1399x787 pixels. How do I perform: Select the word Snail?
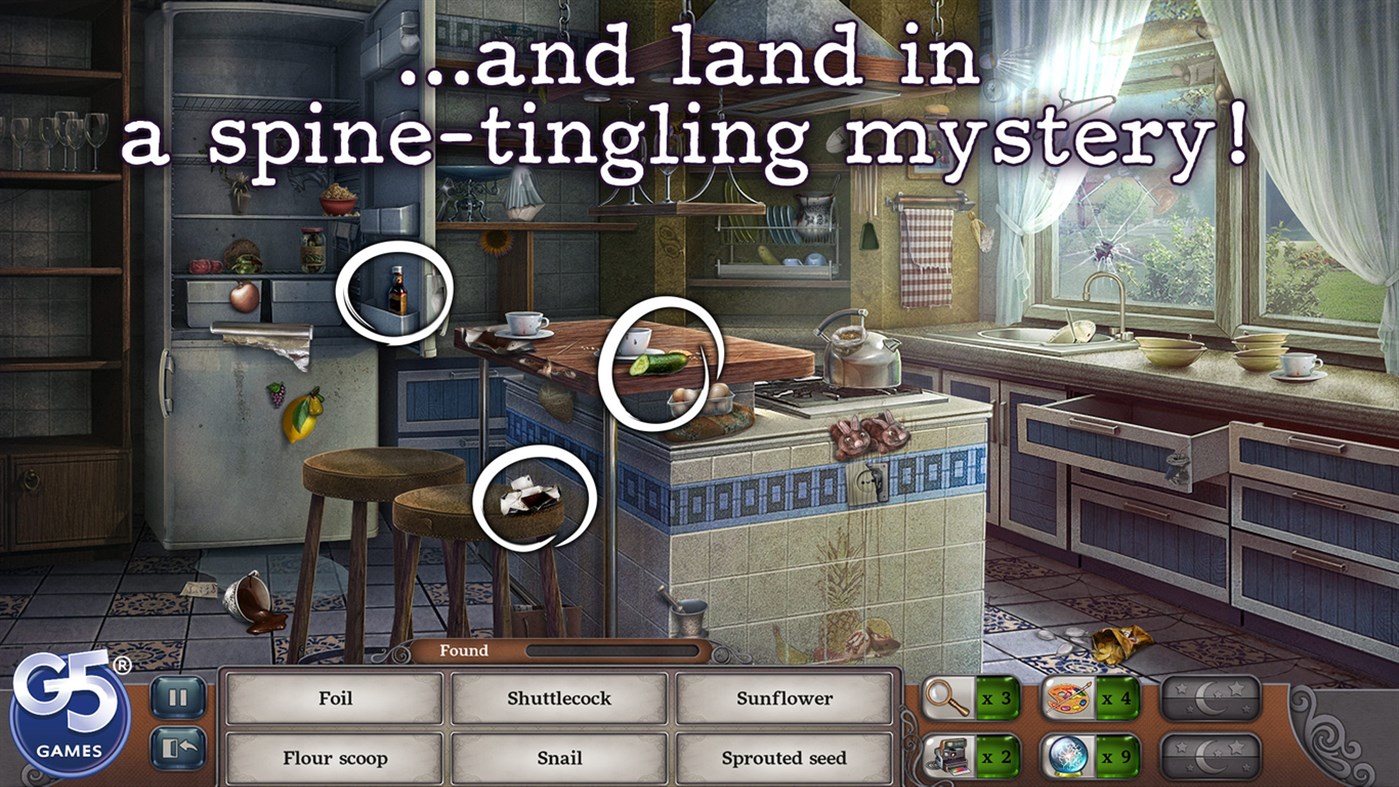tap(559, 758)
